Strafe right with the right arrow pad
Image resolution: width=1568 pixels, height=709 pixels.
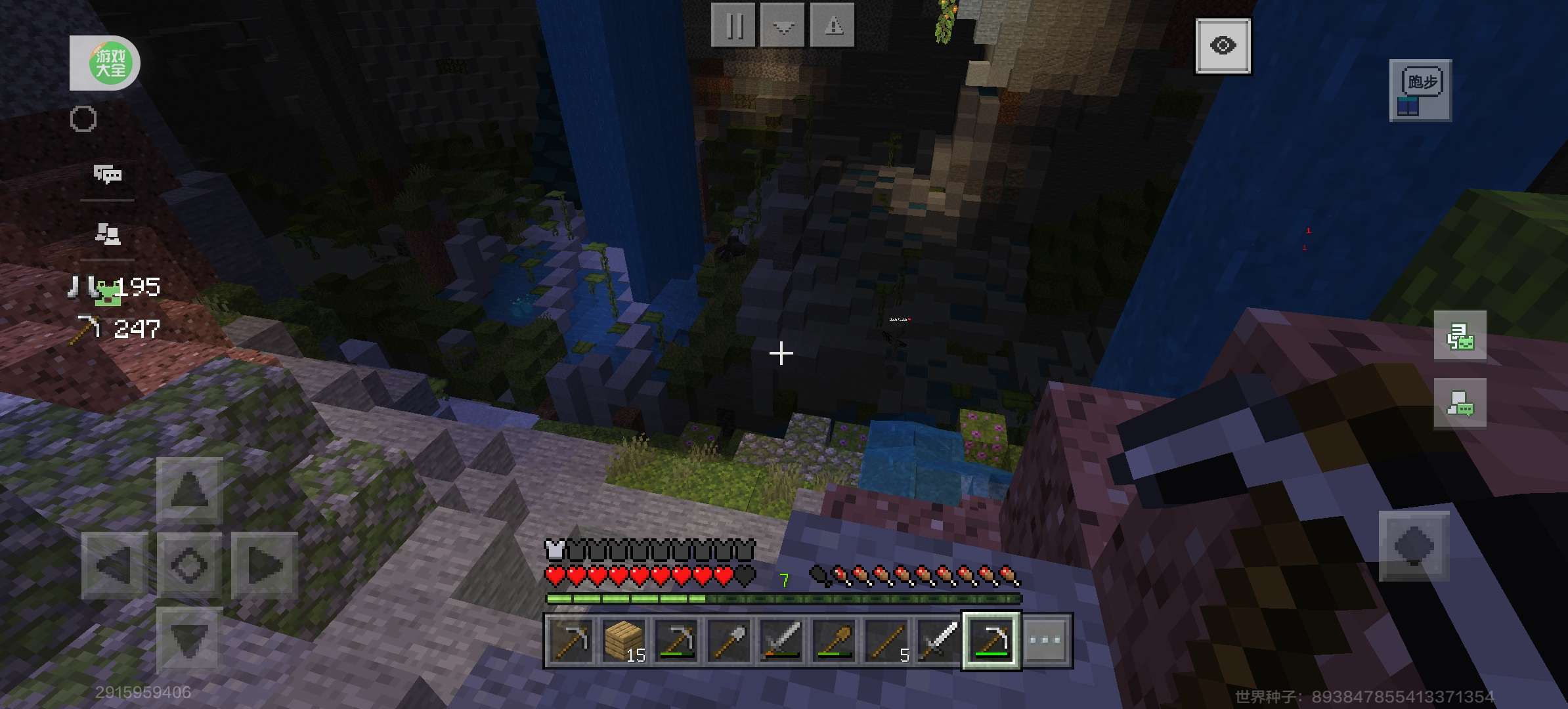click(264, 565)
